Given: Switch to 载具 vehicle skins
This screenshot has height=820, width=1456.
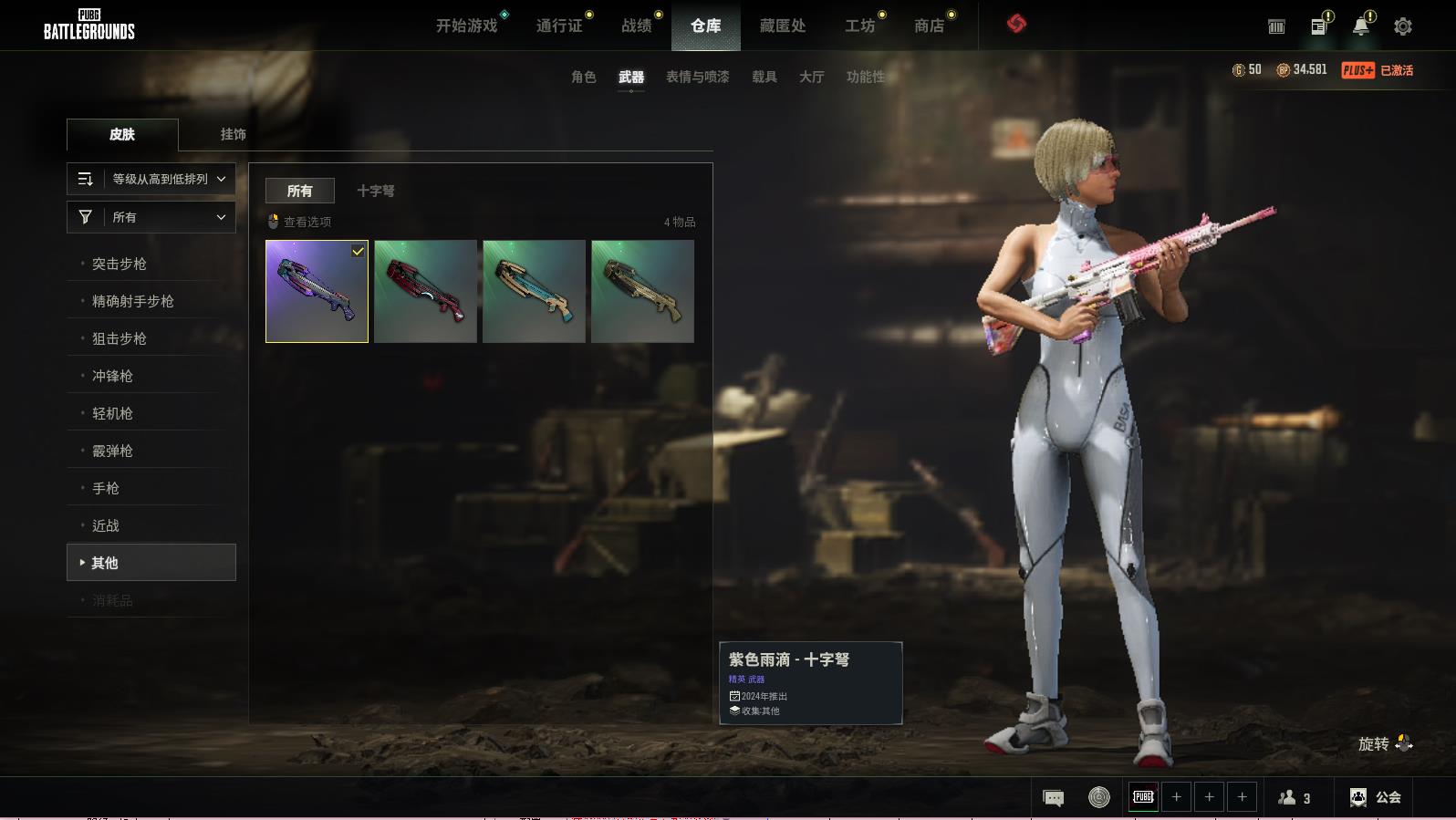Looking at the screenshot, I should click(764, 77).
